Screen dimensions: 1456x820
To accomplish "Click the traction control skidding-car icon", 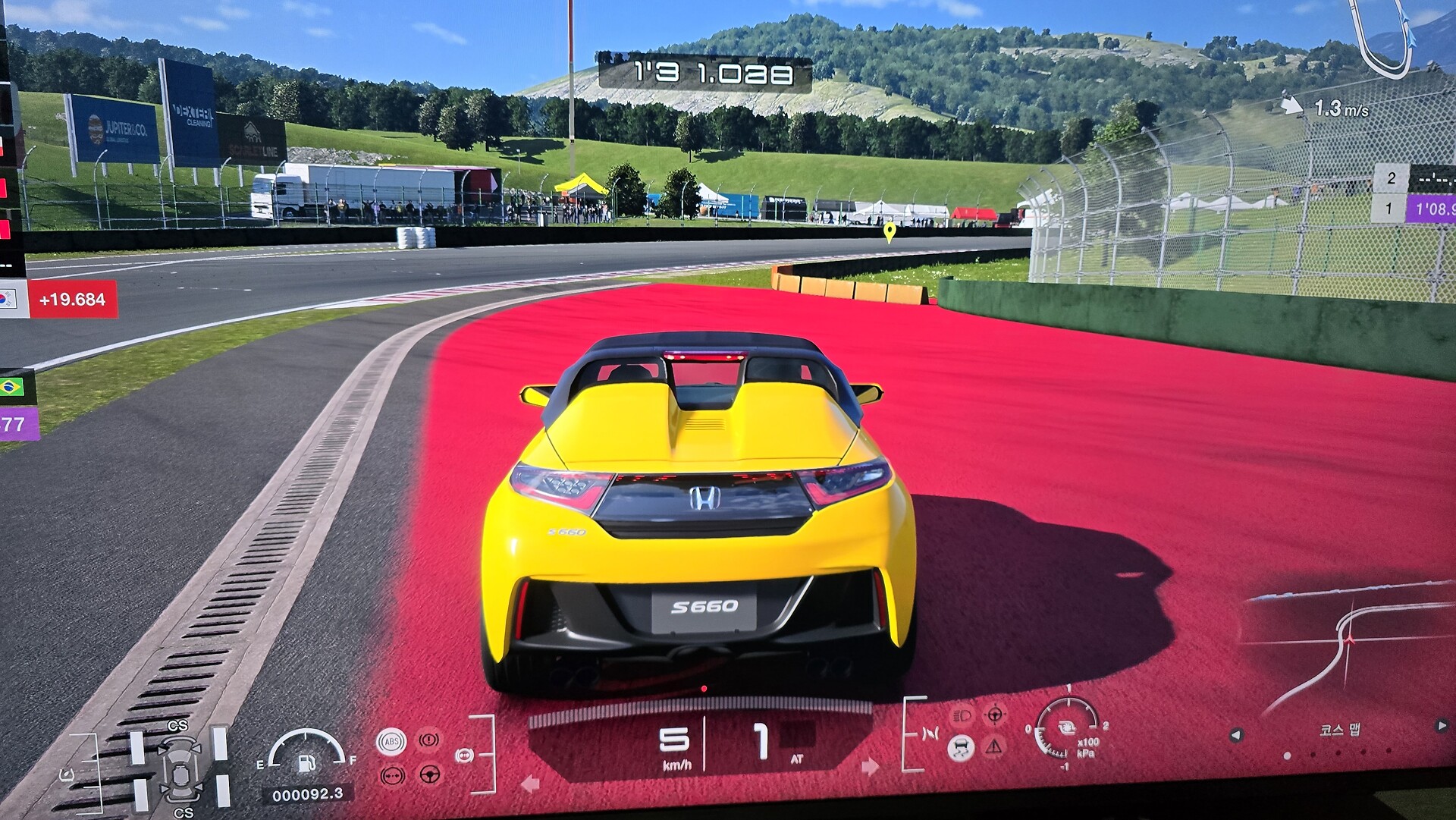I will pos(960,748).
